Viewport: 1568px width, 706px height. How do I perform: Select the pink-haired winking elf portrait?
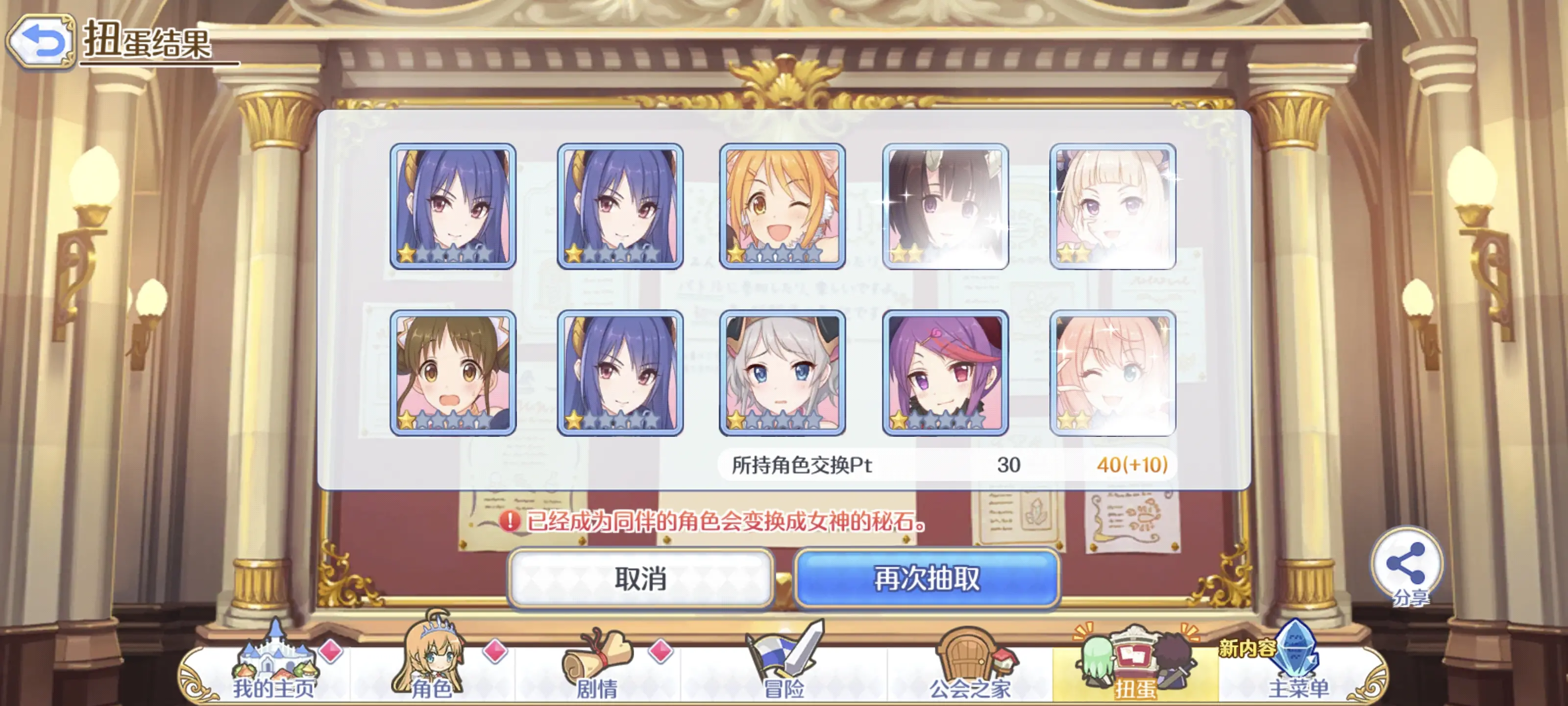point(1113,373)
